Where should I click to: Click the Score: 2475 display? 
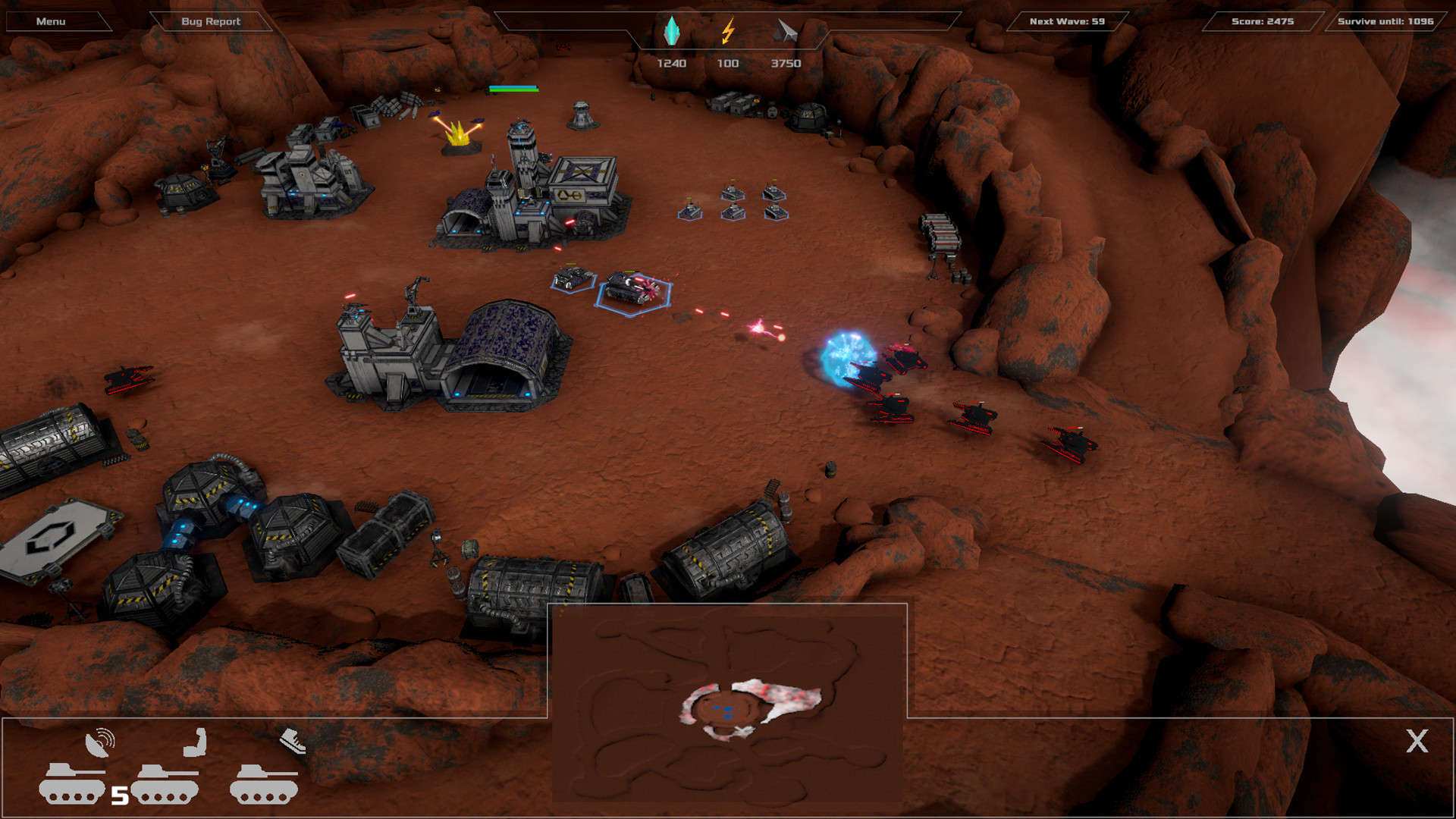(x=1261, y=21)
